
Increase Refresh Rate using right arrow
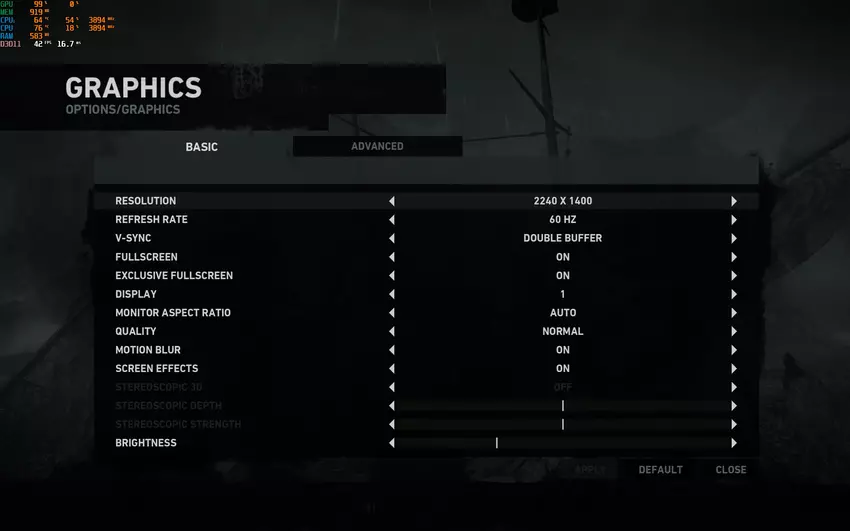(x=734, y=220)
